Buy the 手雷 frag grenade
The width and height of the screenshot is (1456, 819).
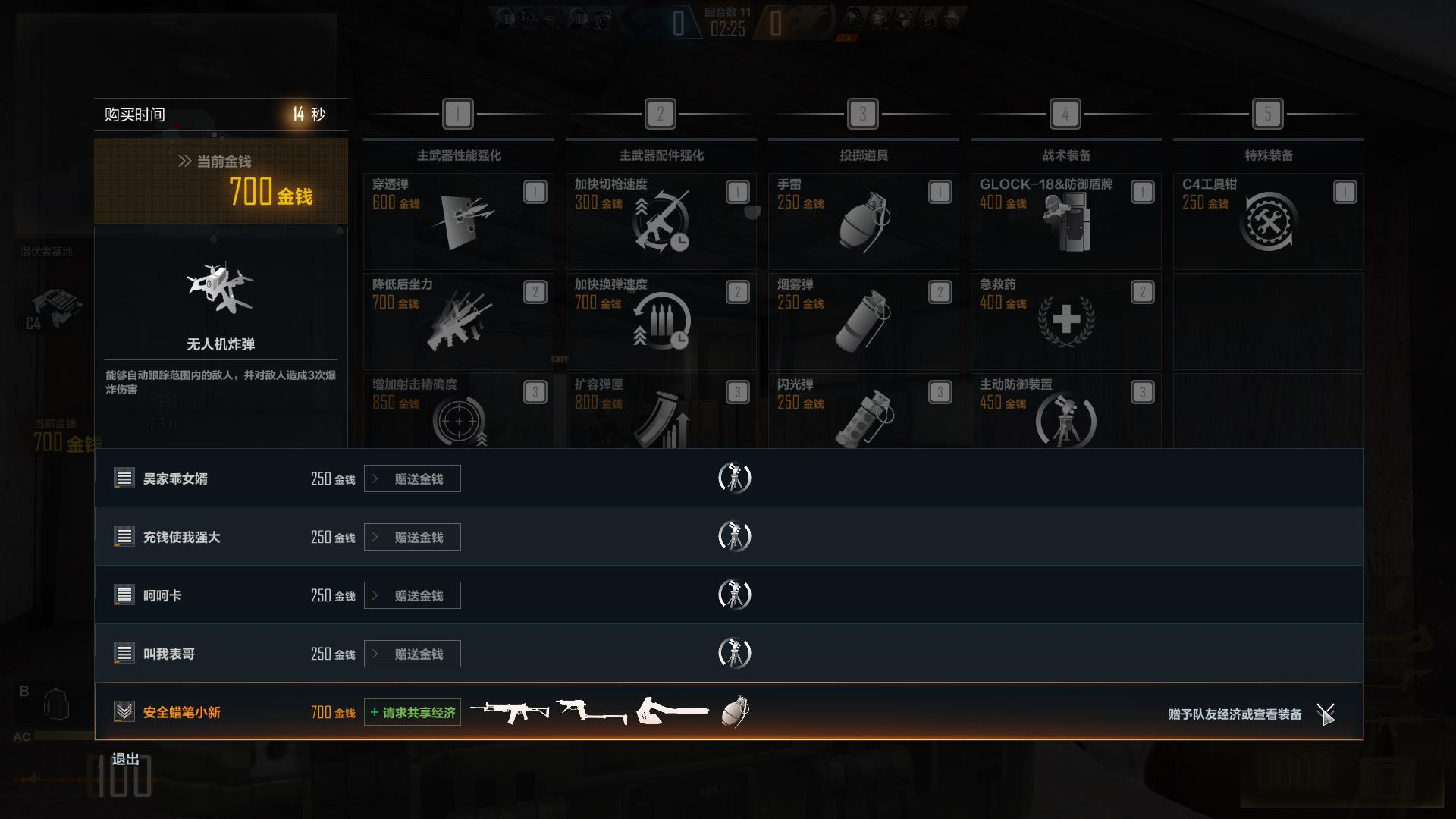click(863, 221)
